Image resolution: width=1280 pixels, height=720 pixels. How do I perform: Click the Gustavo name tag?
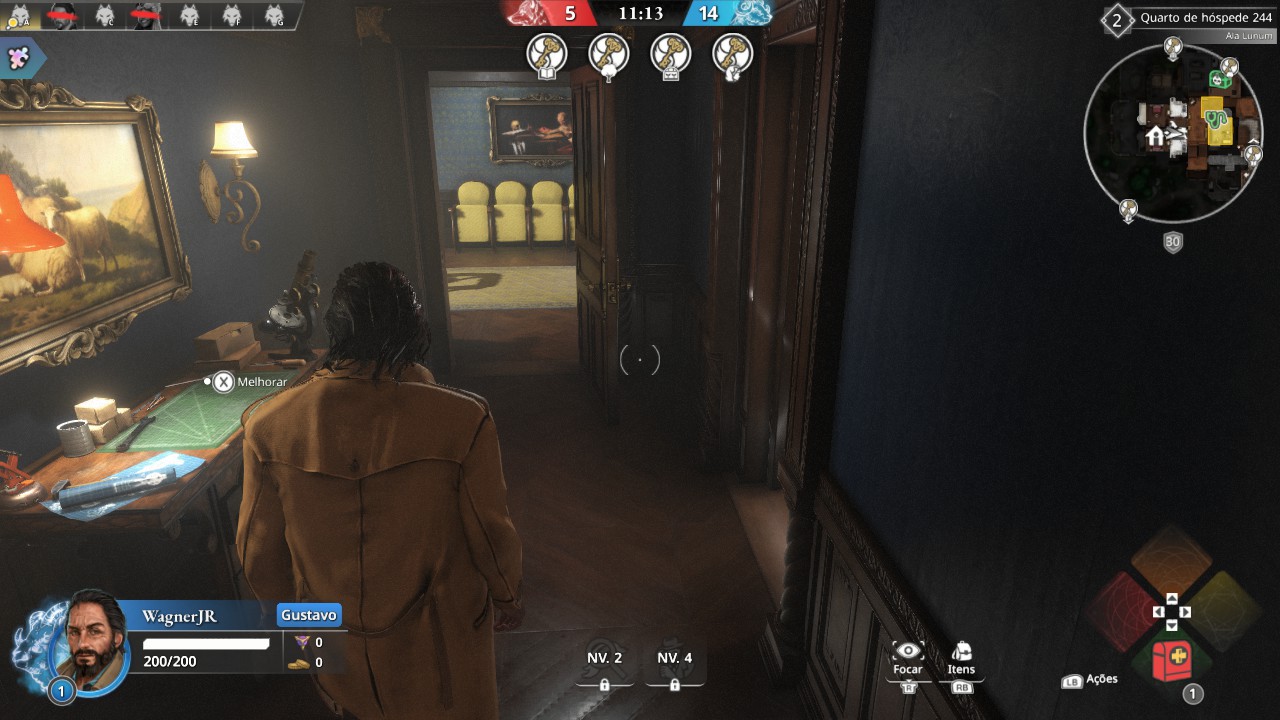click(309, 614)
